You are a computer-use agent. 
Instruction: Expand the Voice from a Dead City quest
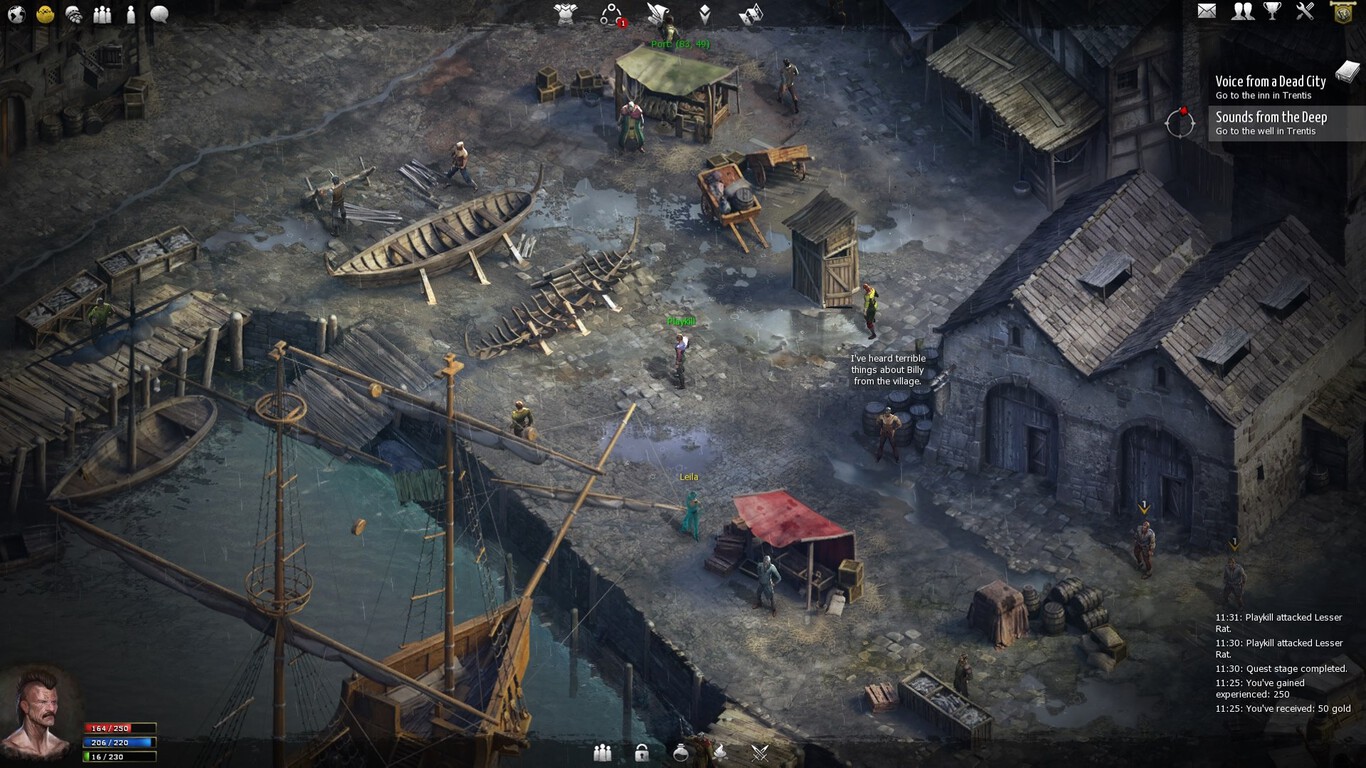click(1270, 81)
